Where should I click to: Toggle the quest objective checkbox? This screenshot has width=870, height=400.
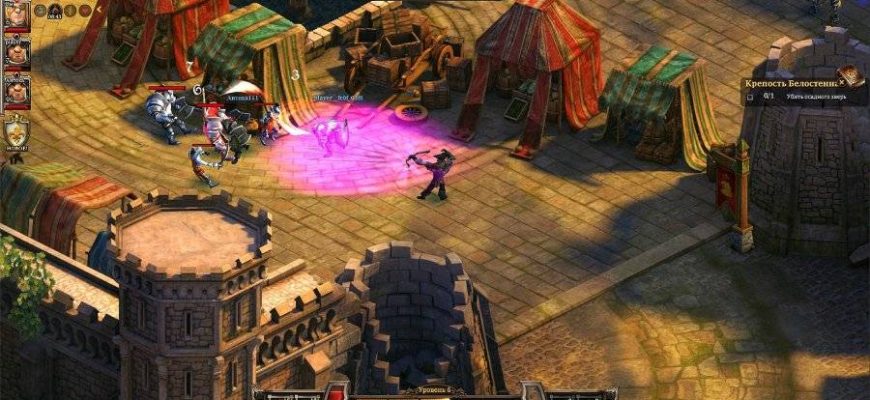(x=750, y=97)
